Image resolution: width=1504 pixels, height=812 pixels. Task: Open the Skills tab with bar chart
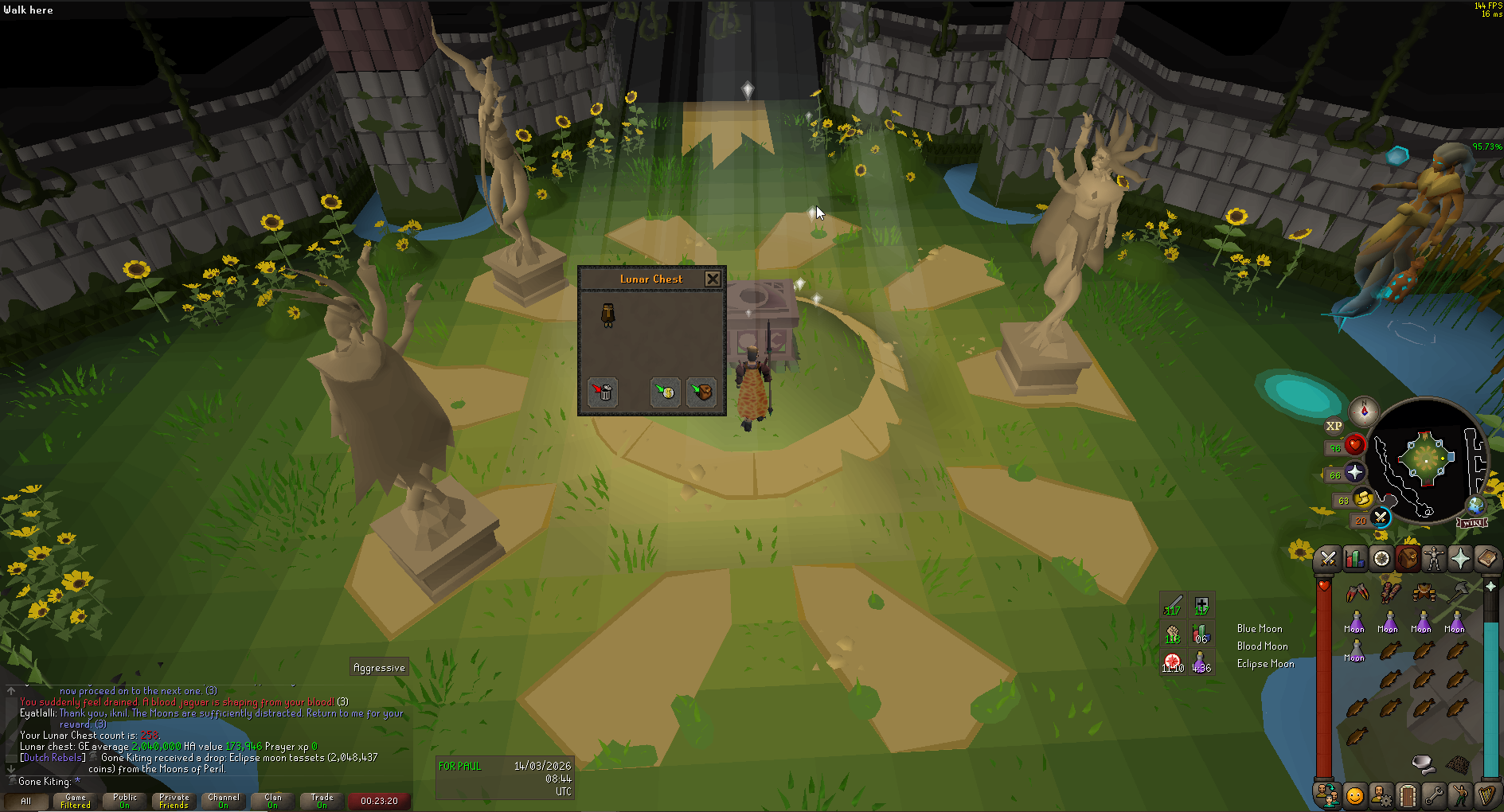[x=1354, y=559]
